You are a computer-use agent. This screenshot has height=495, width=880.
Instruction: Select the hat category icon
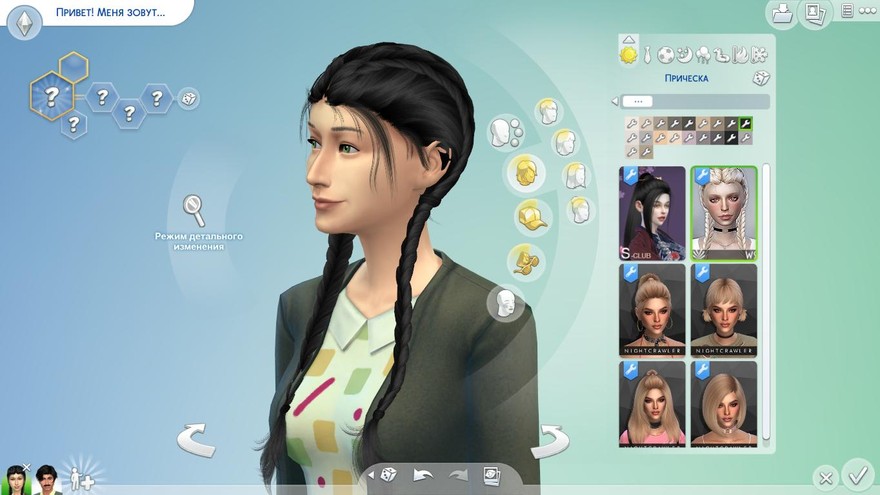tap(532, 215)
